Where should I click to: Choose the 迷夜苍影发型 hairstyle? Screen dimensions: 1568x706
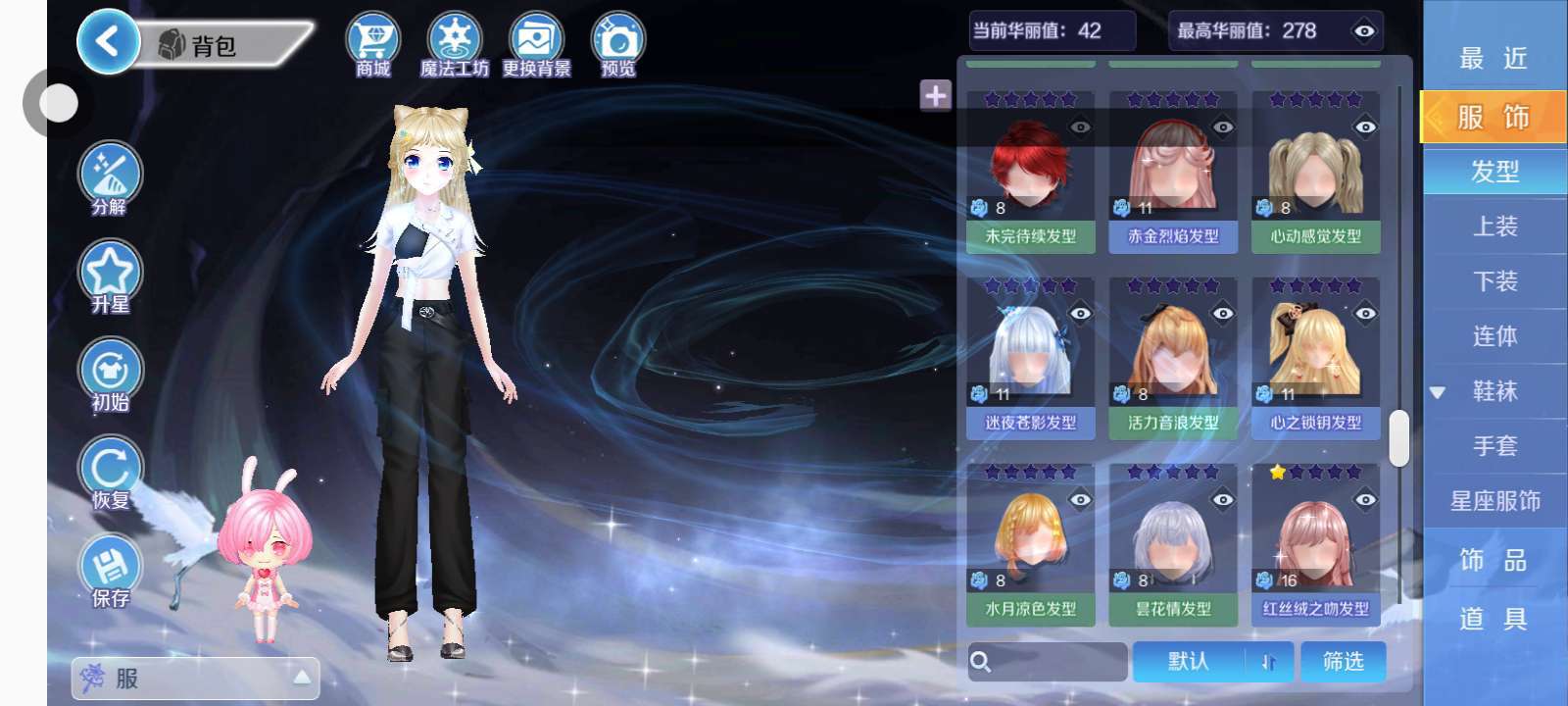(x=1030, y=359)
